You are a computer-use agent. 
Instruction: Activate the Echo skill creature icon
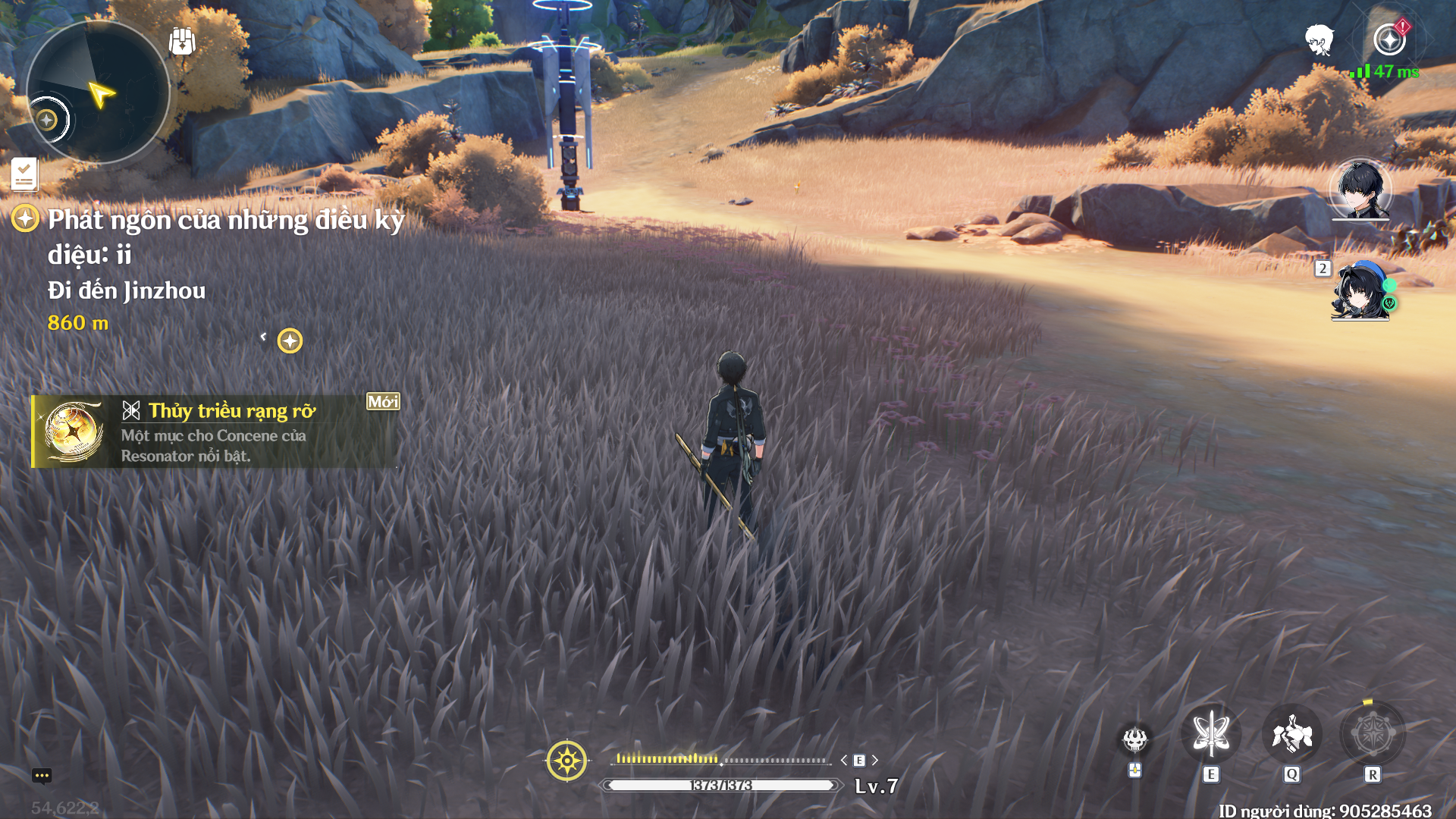click(x=1292, y=734)
